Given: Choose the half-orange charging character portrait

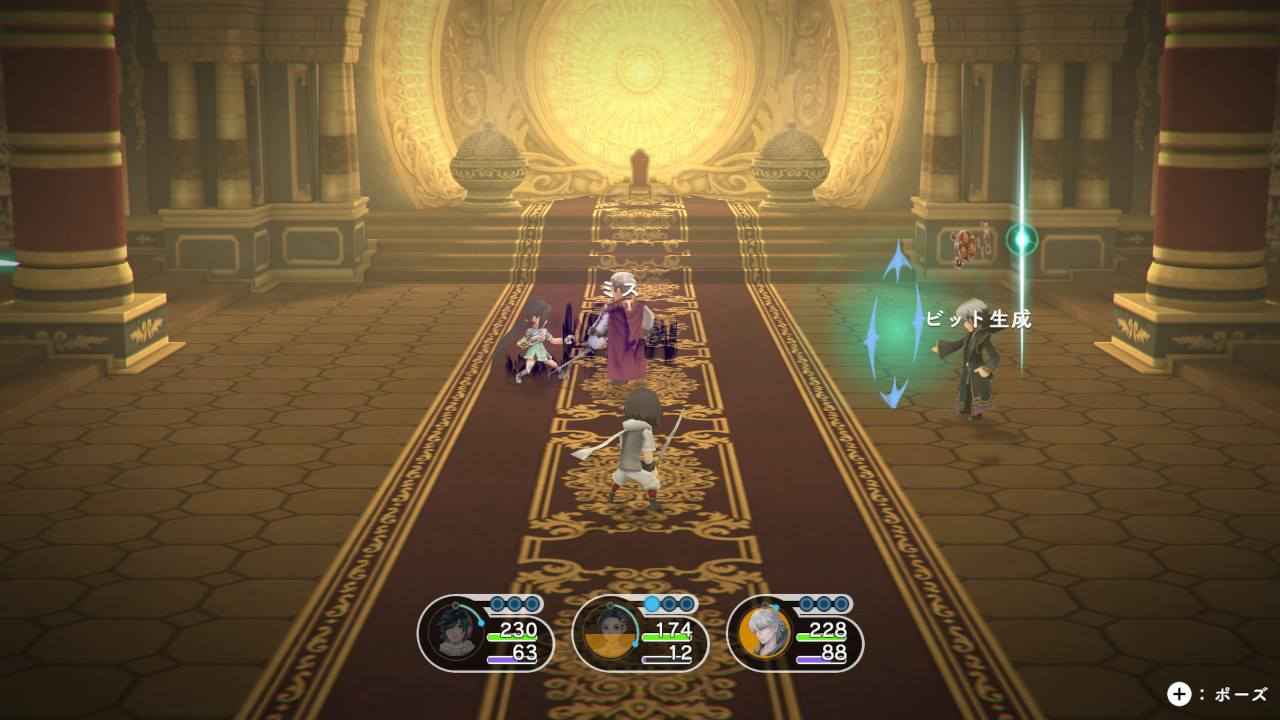Looking at the screenshot, I should (611, 633).
